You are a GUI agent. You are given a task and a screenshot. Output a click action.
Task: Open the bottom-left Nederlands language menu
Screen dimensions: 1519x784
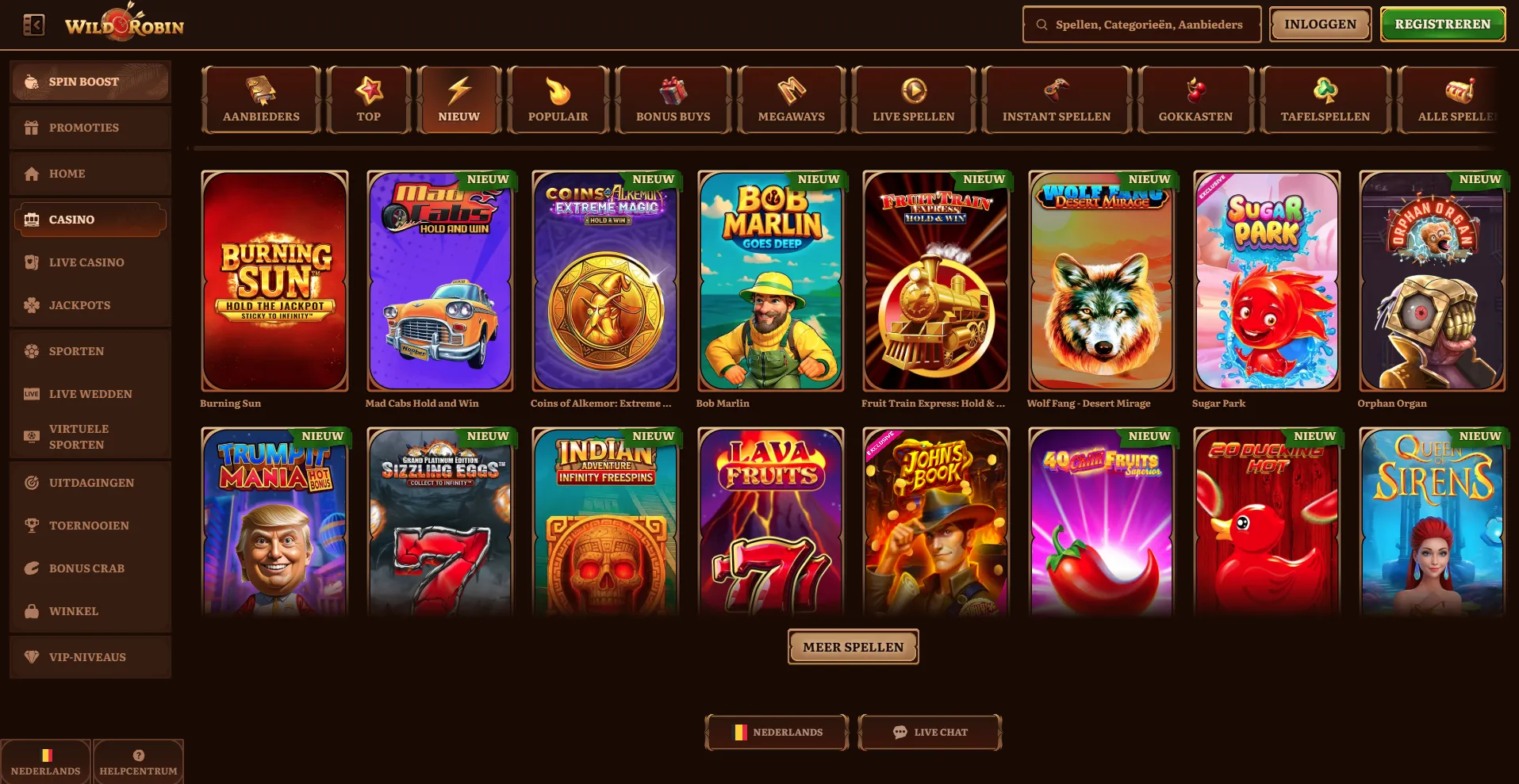coord(47,761)
